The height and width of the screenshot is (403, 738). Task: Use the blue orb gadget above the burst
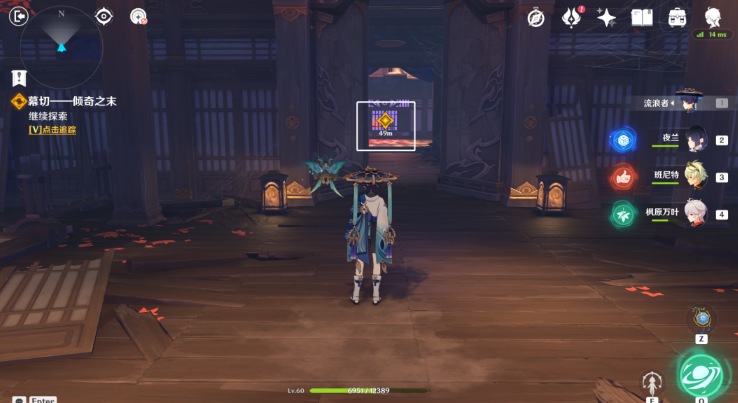coord(702,319)
